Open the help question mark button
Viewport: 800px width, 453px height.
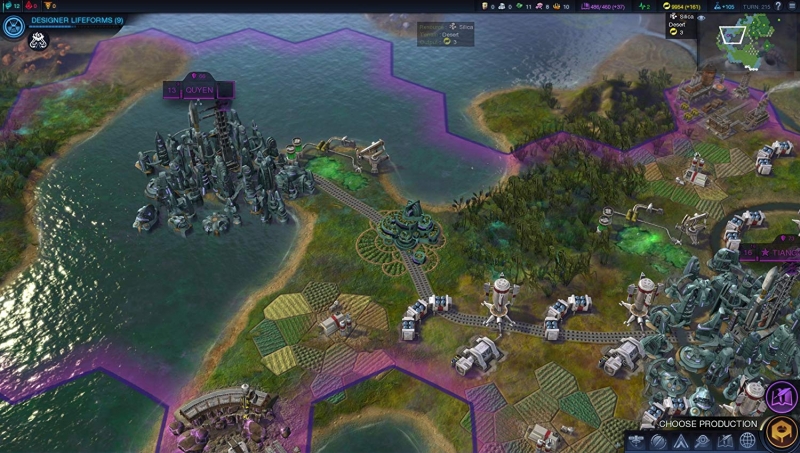[777, 6]
